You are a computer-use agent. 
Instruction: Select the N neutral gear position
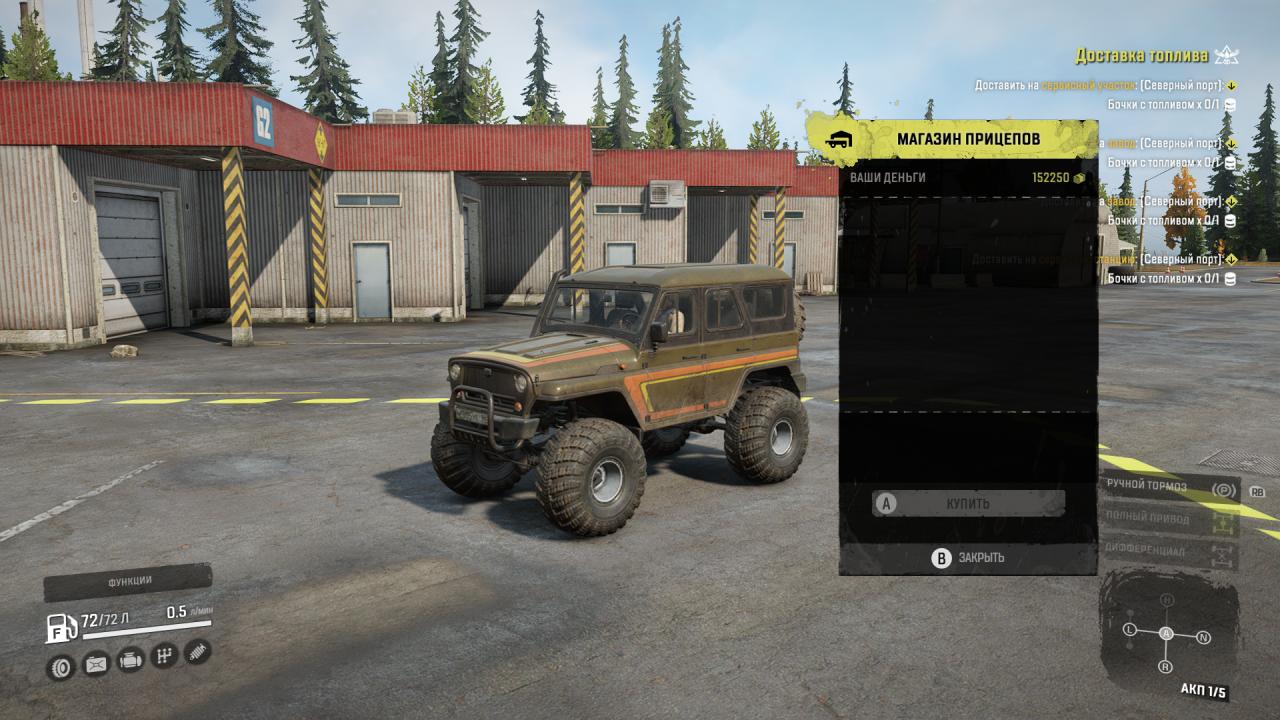[1203, 637]
